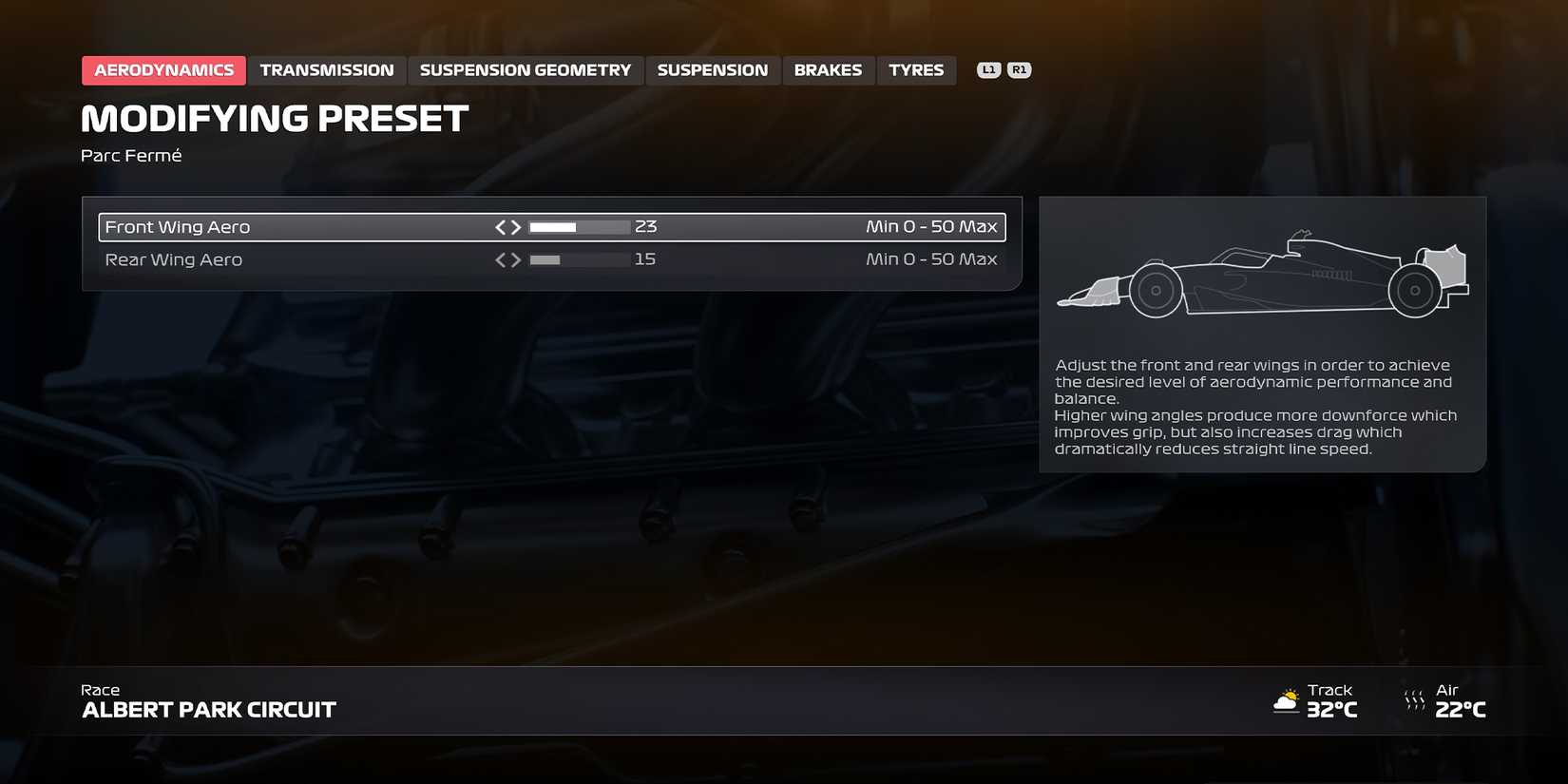Click the Front Wing Aero left arrow
This screenshot has width=1568, height=784.
(500, 226)
